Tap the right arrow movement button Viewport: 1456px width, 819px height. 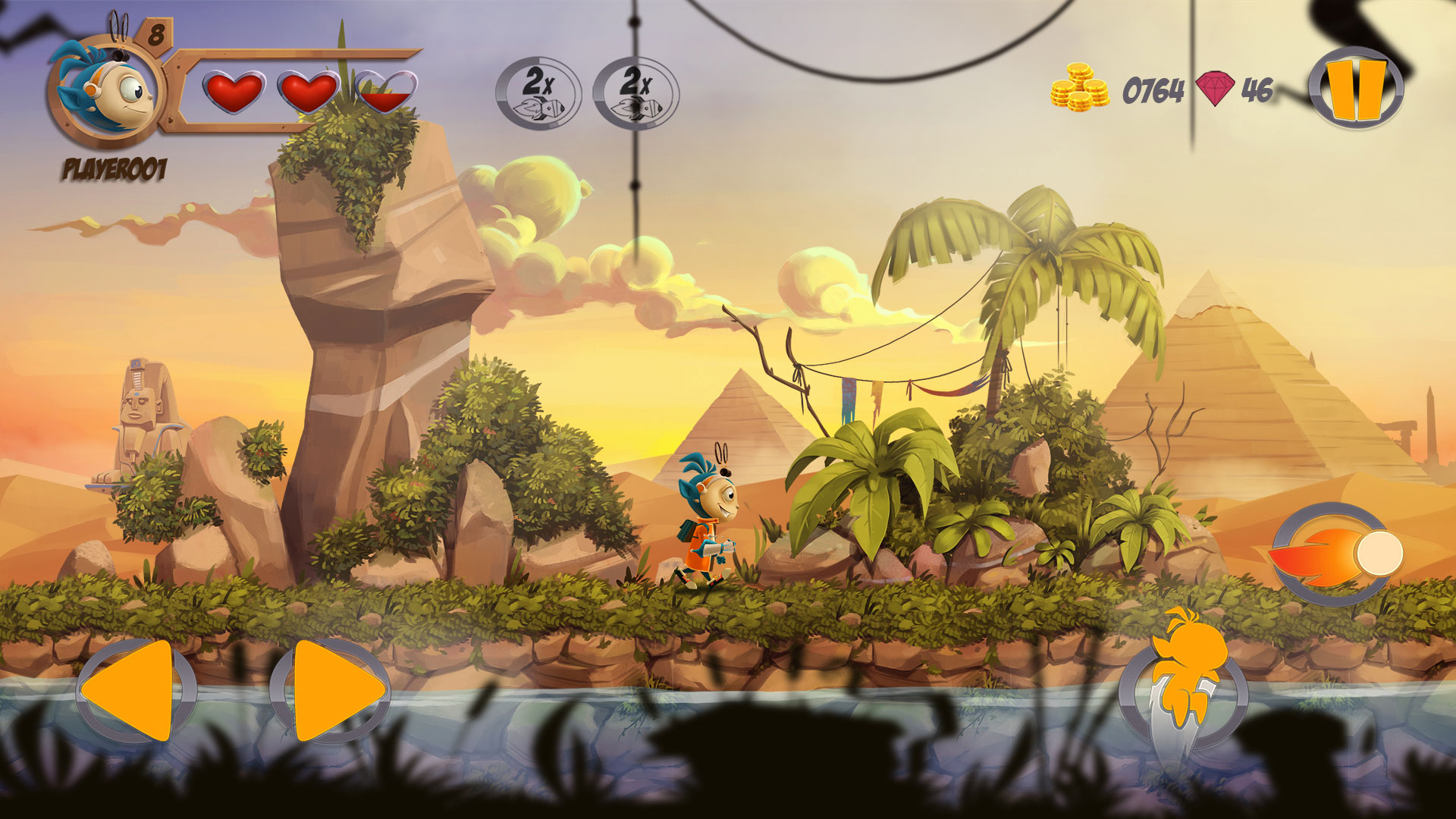pos(332,691)
